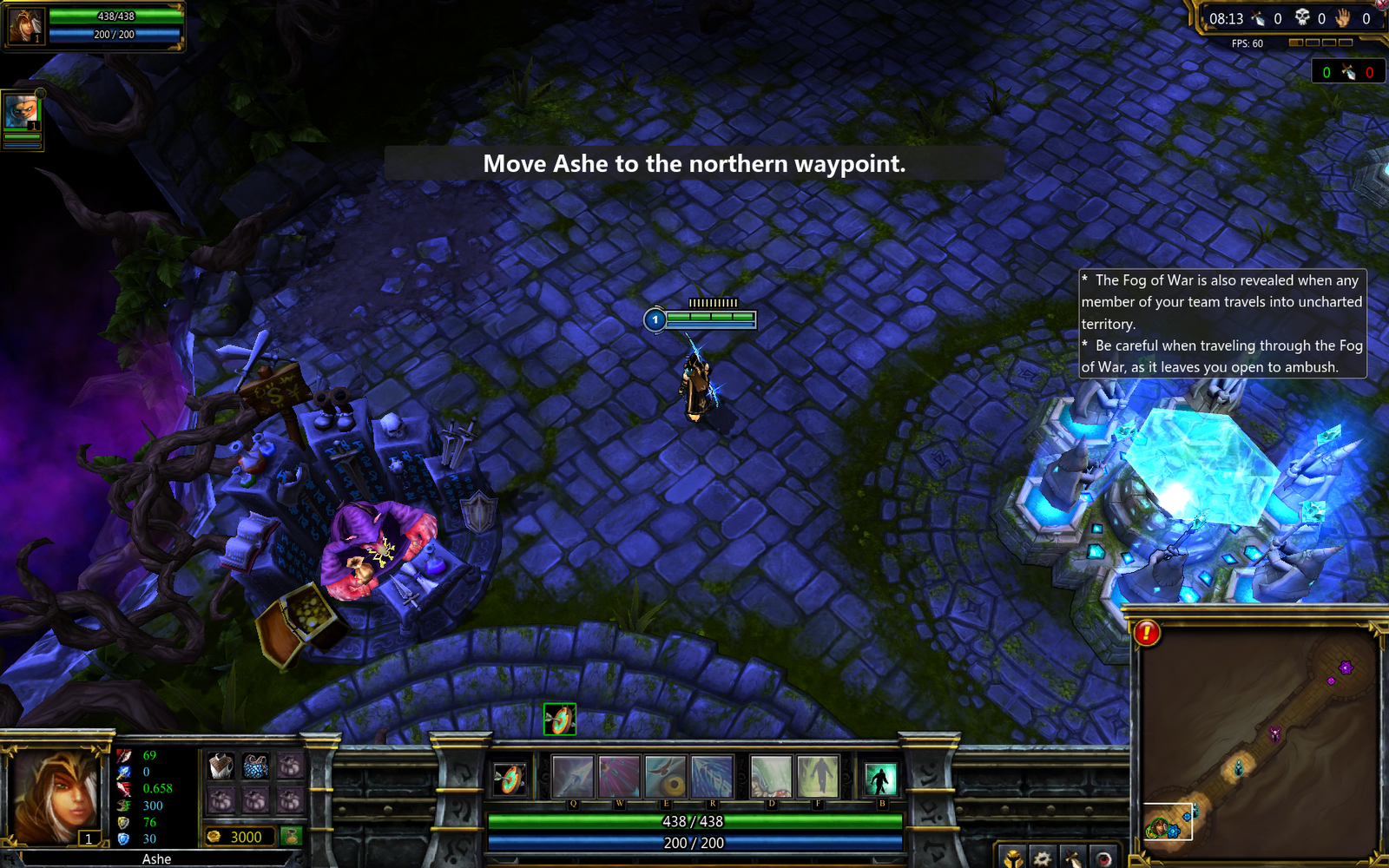Open the gear settings icon near the minimap
Image resolution: width=1389 pixels, height=868 pixels.
(x=1042, y=859)
